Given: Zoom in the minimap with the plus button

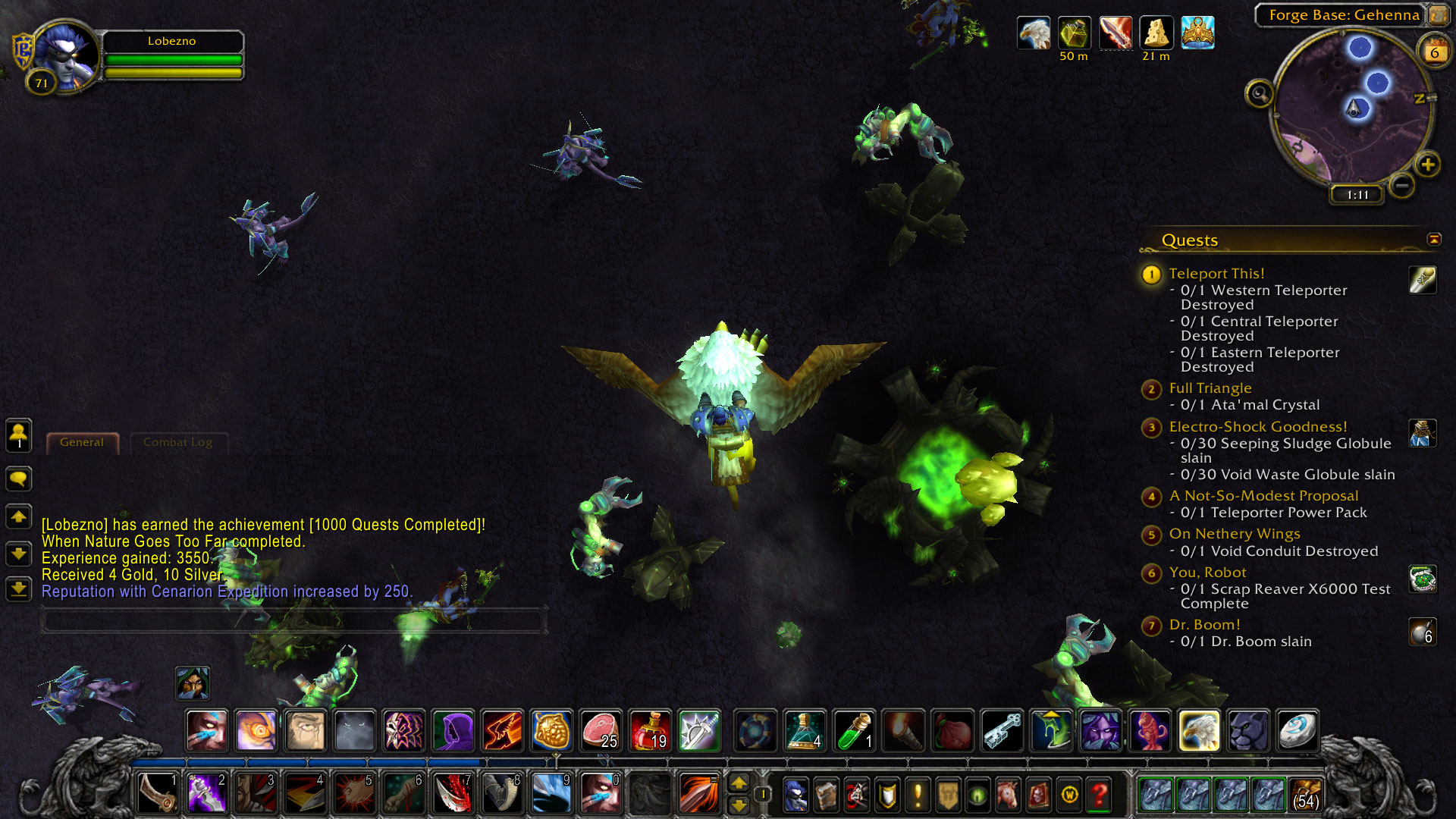Looking at the screenshot, I should pos(1428,165).
